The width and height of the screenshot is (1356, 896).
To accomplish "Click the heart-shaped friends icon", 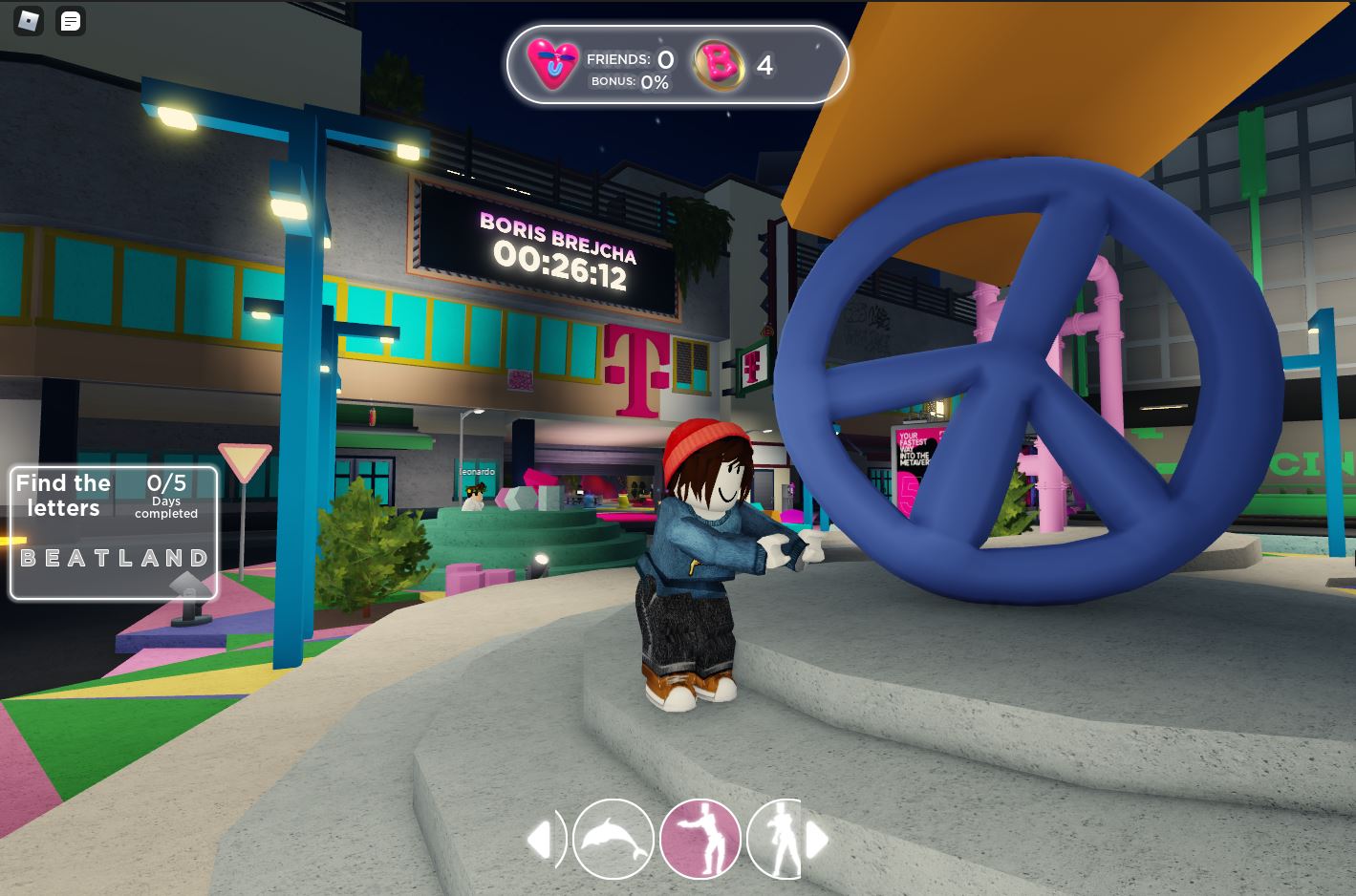I will pyautogui.click(x=552, y=65).
